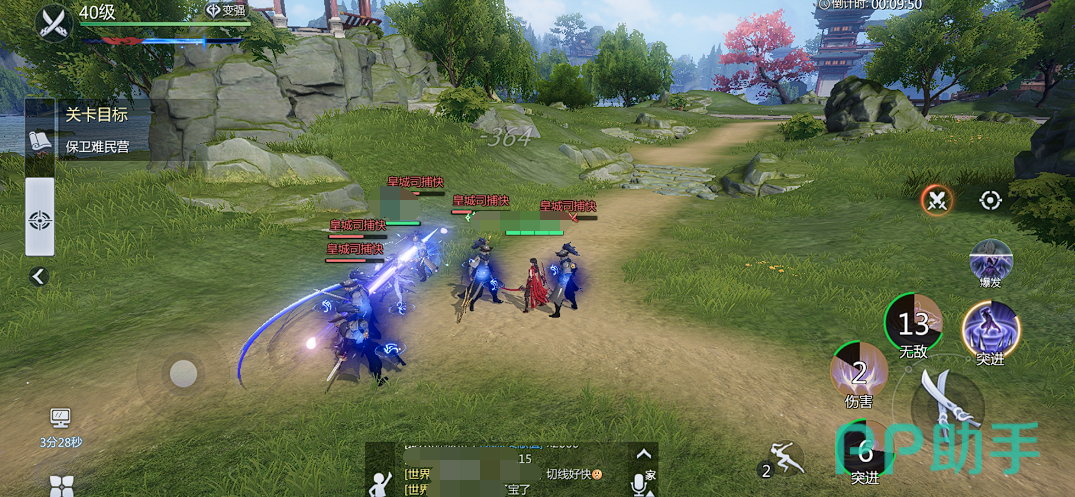Toggle the orange crossed-swords combat mode icon
This screenshot has height=497, width=1075.
coord(937,200)
